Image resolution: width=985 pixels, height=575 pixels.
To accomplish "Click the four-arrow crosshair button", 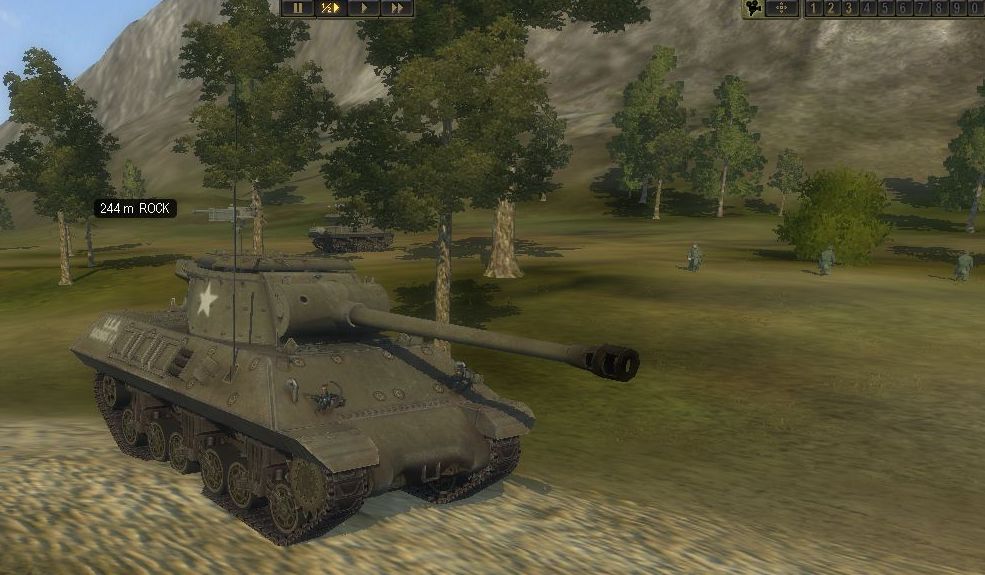I will [x=782, y=8].
